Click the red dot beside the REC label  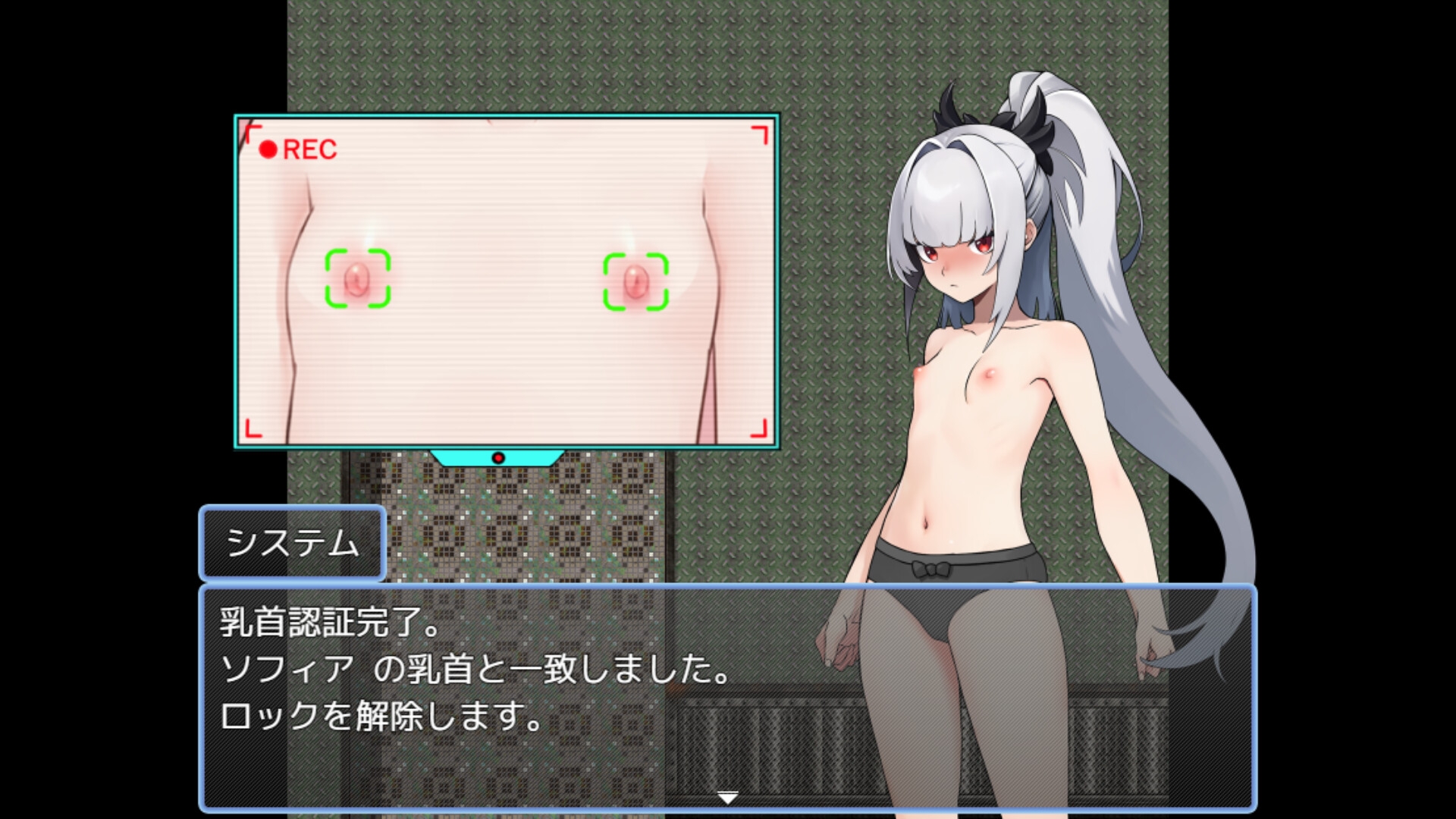coord(267,148)
